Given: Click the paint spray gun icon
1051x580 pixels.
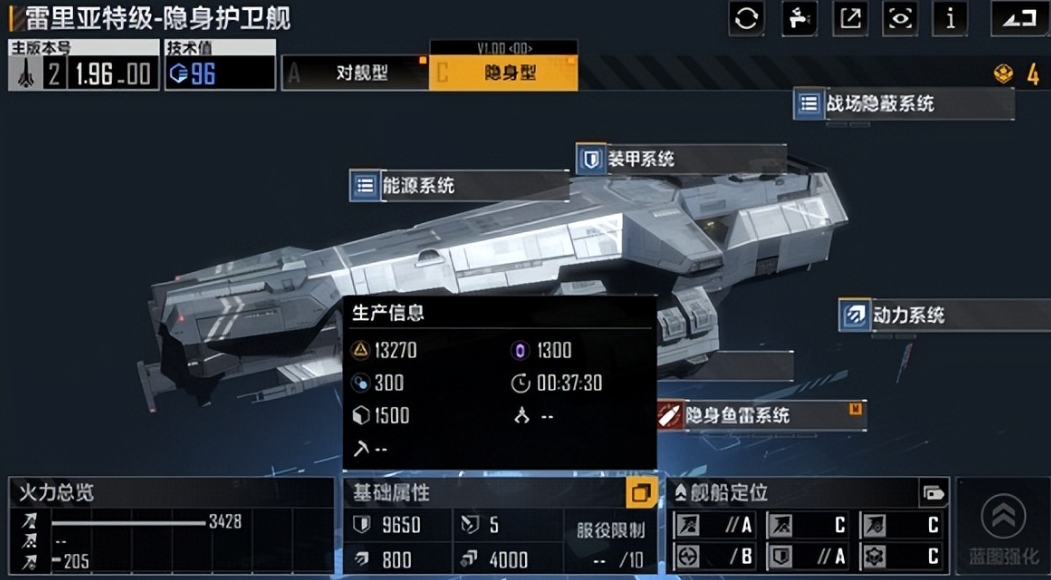Looking at the screenshot, I should point(799,18).
